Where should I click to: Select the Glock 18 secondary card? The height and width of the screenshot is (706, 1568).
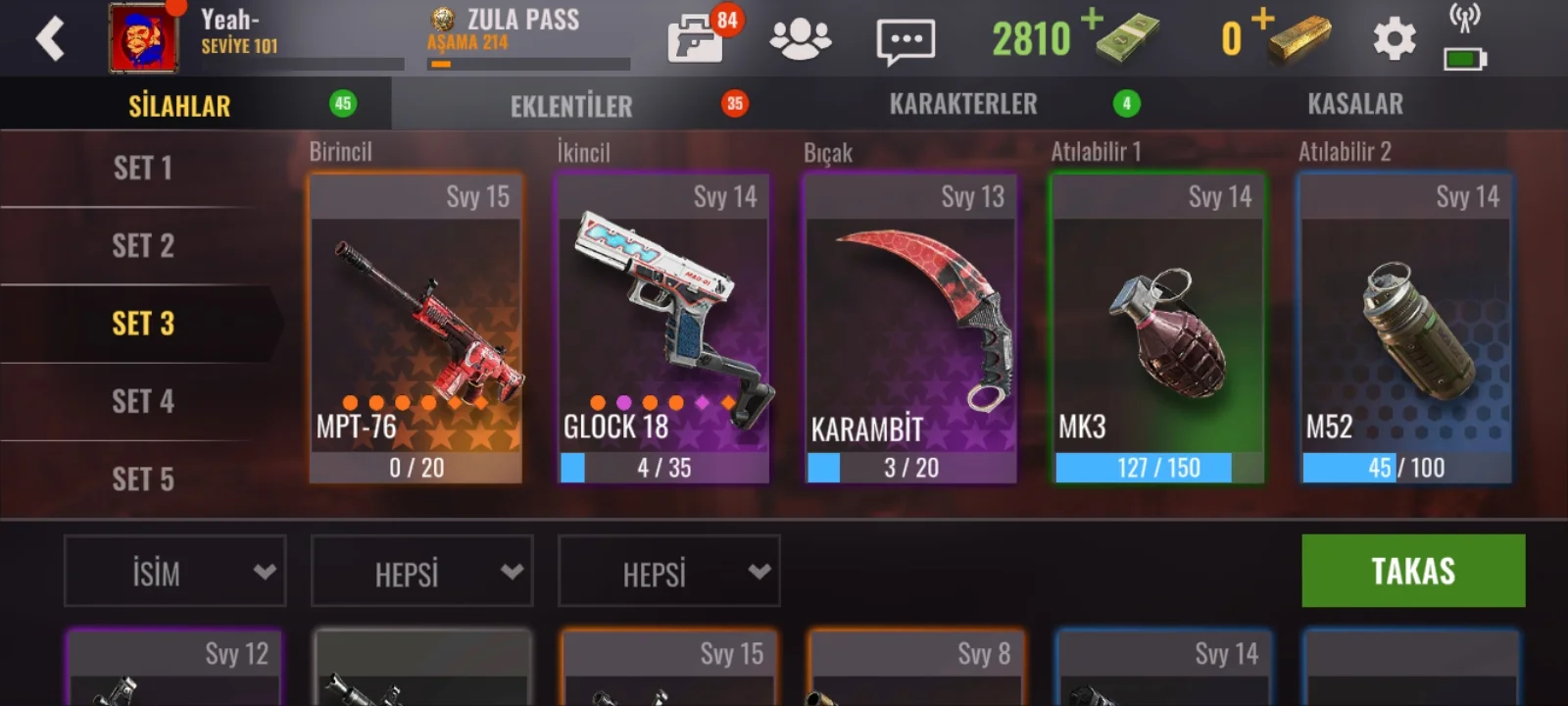coord(663,328)
